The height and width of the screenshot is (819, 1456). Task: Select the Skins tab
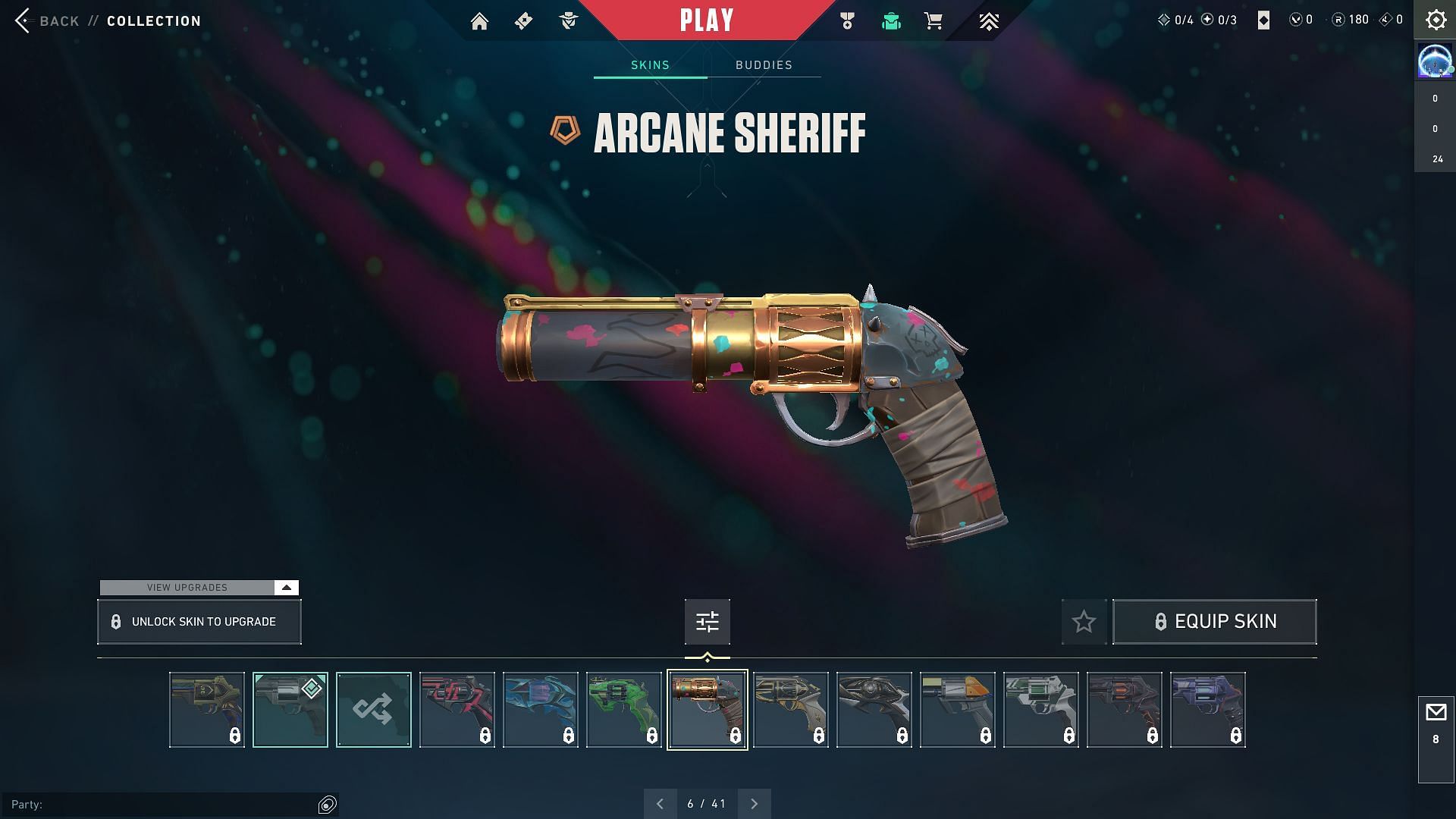pyautogui.click(x=650, y=65)
